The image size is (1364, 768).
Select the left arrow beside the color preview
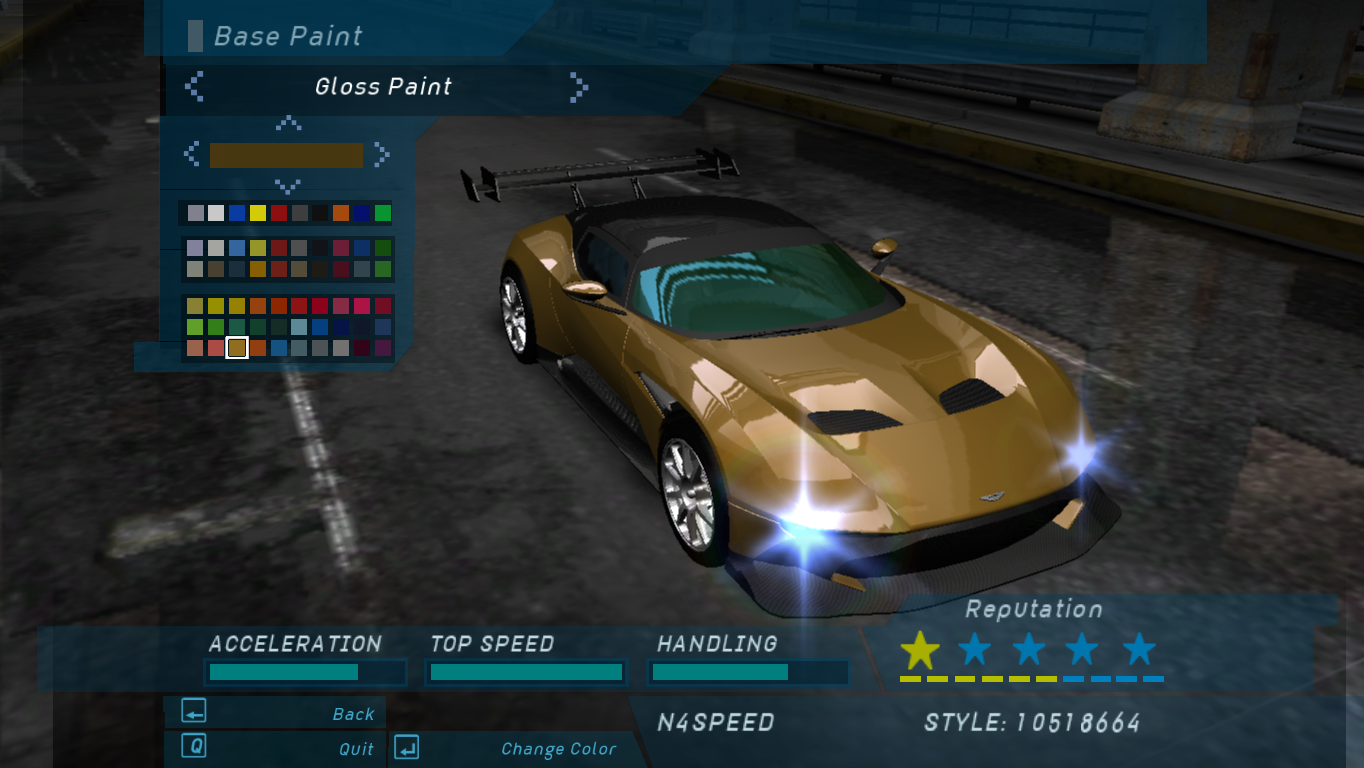(x=192, y=154)
